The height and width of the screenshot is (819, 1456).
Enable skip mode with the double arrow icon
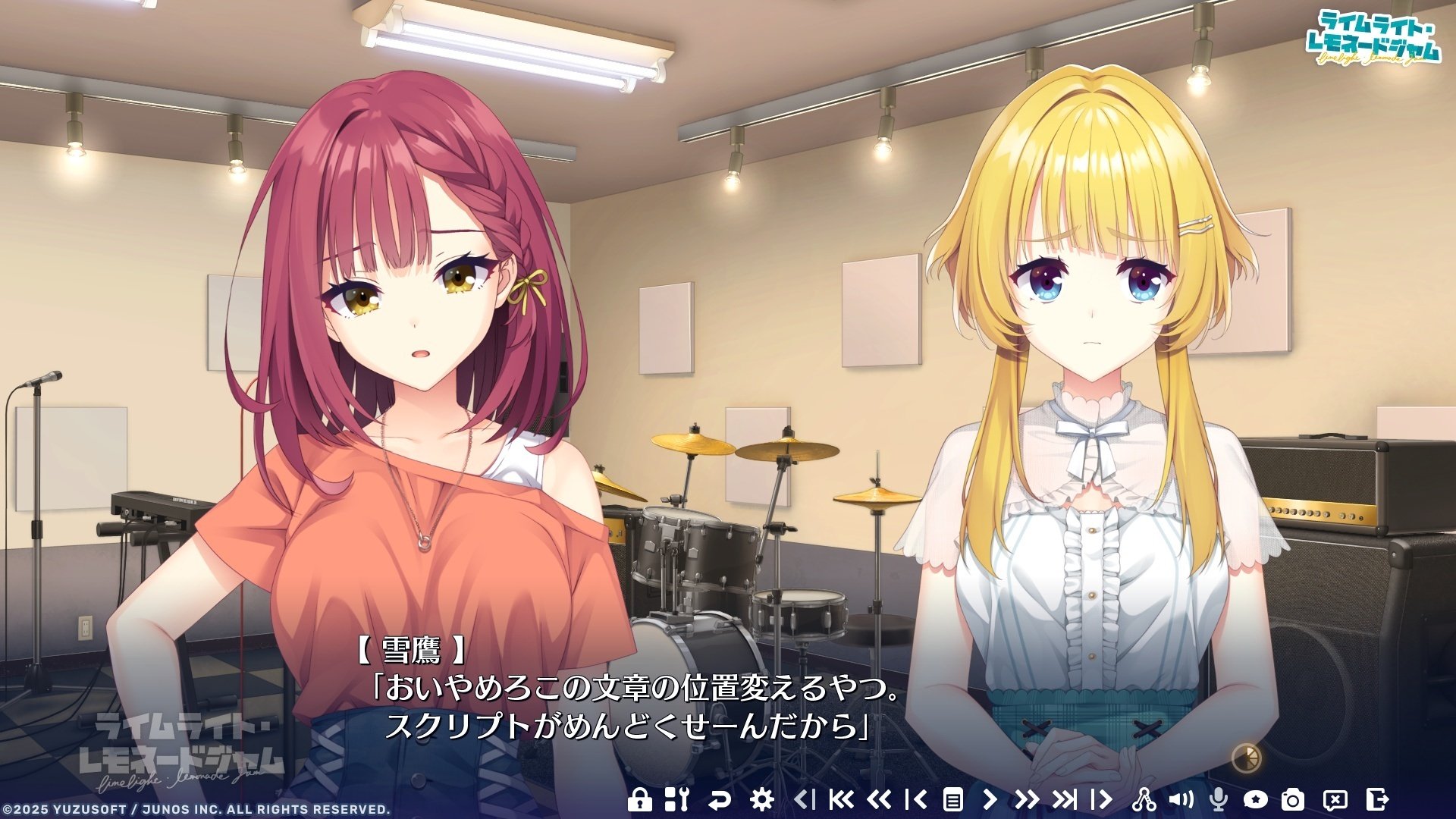(1027, 799)
